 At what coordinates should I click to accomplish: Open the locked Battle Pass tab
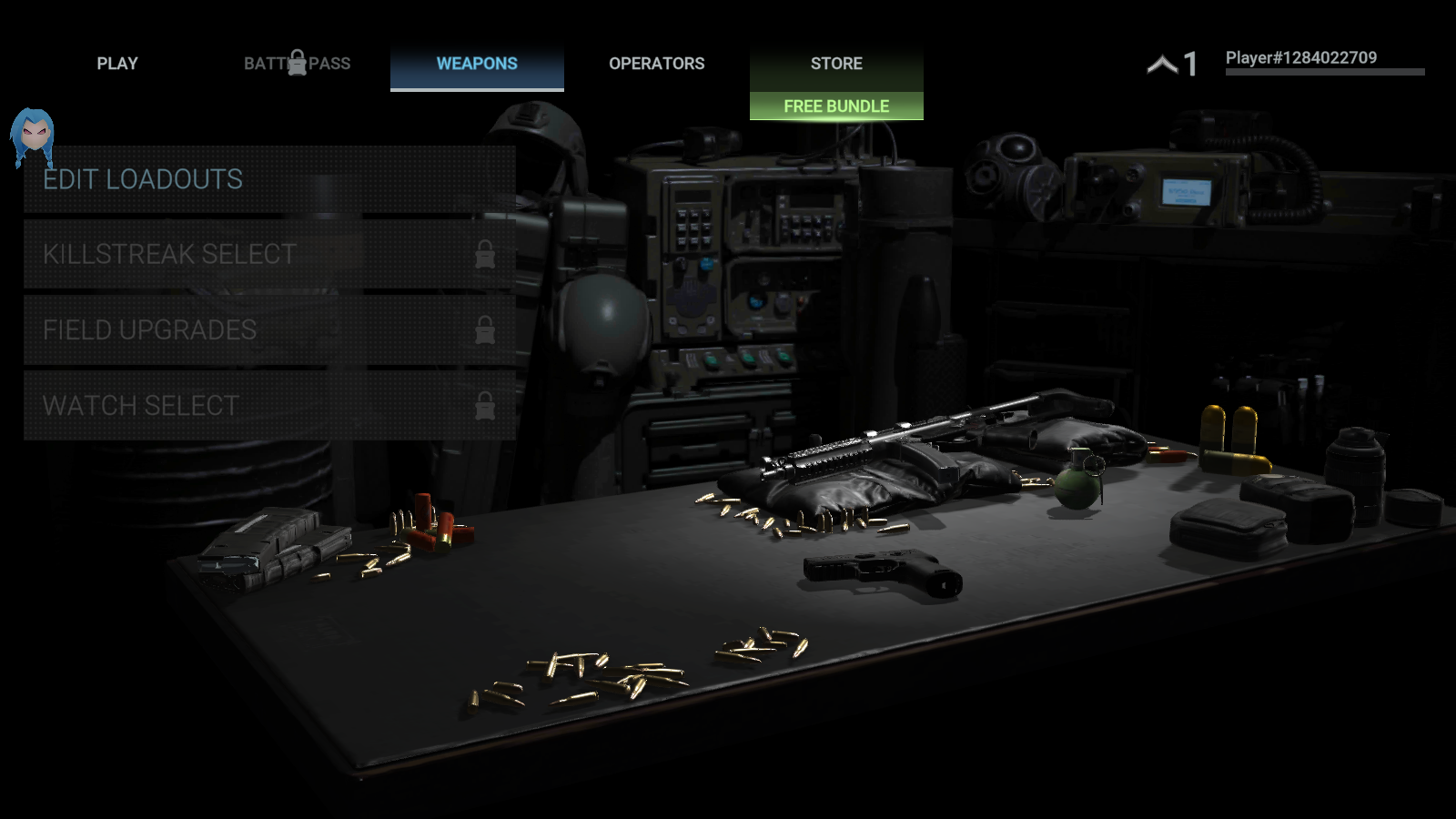click(x=297, y=64)
